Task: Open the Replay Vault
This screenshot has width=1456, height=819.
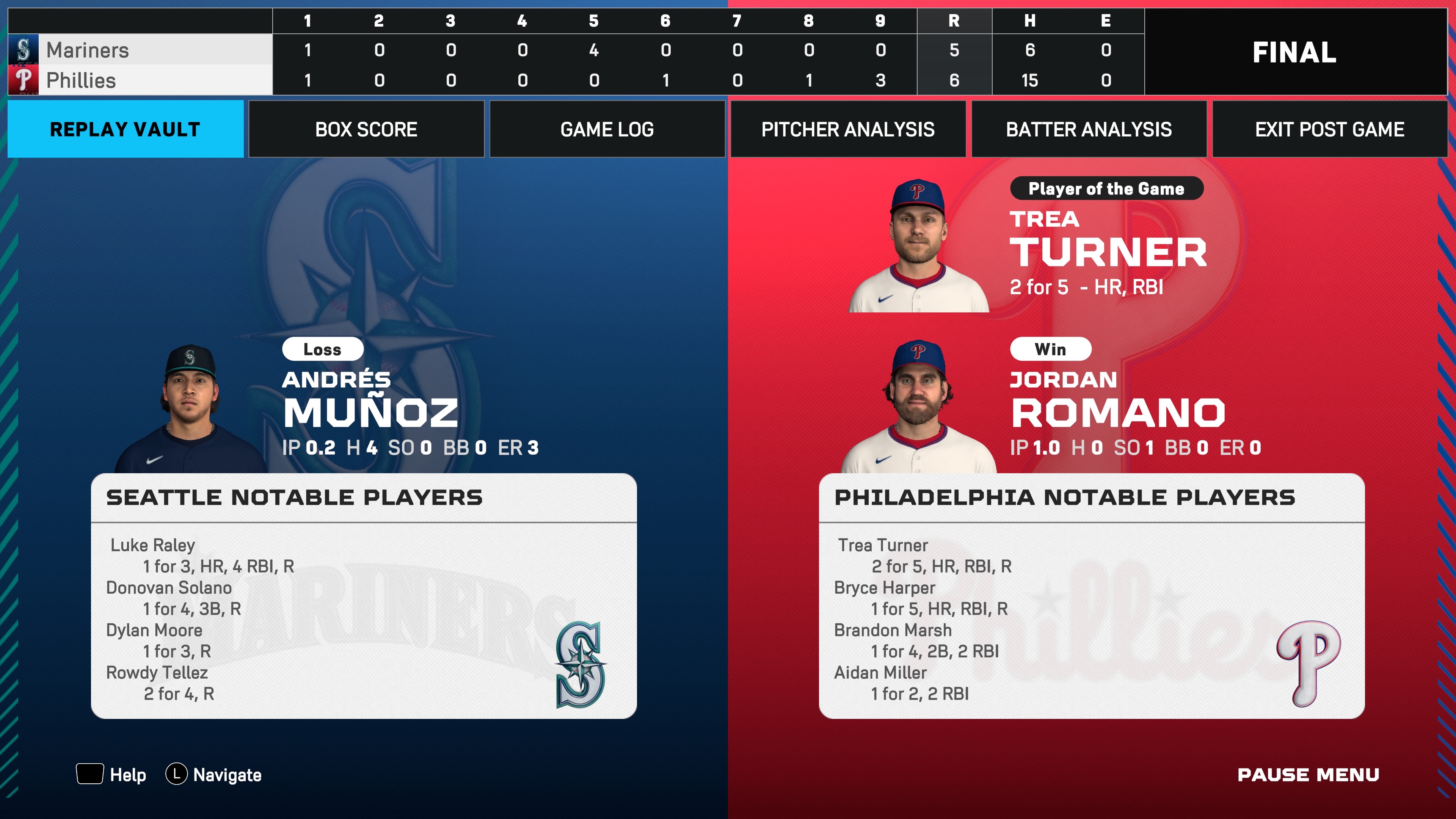Action: [x=125, y=129]
